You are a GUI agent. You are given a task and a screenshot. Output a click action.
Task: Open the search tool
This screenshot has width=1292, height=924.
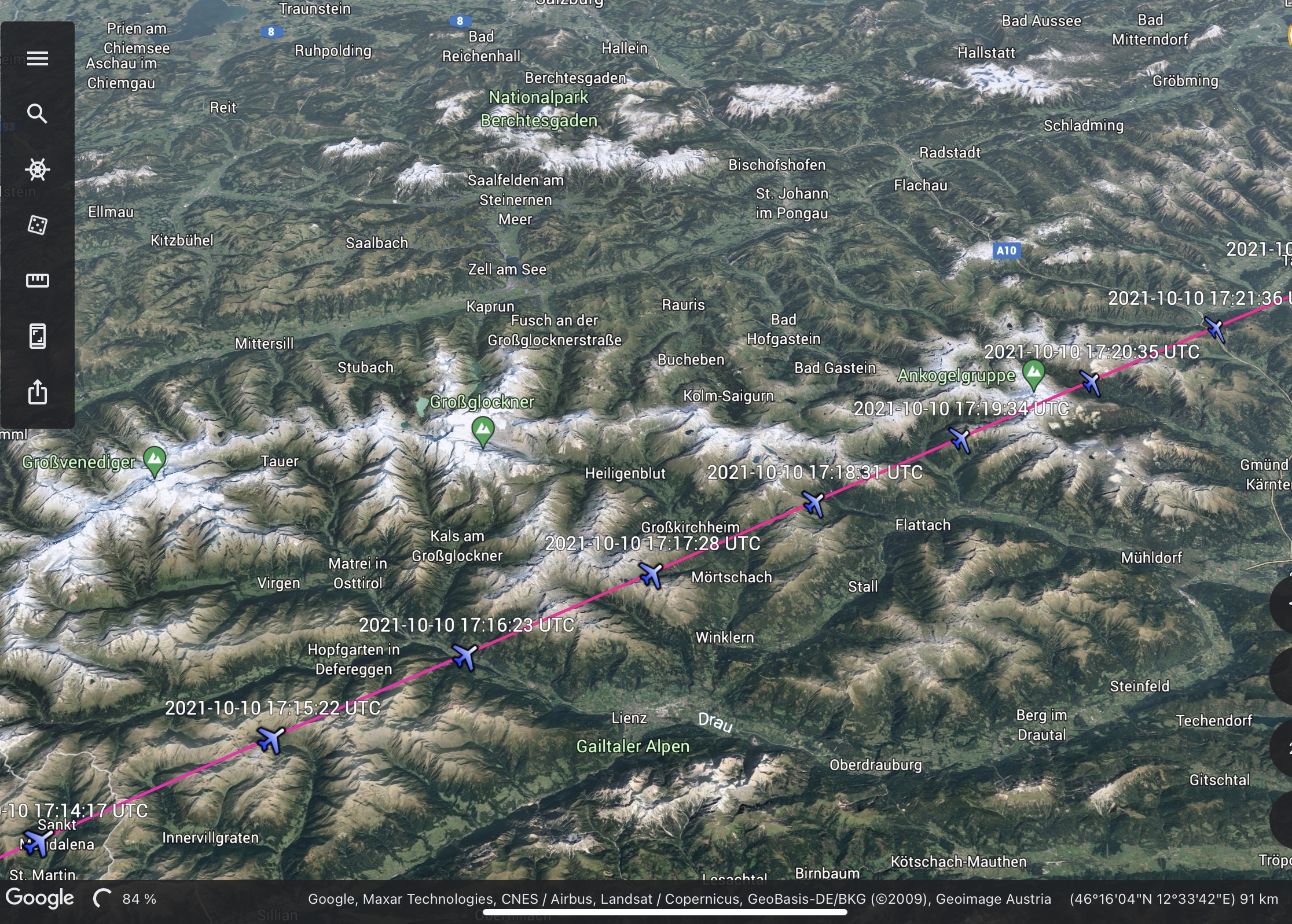coord(38,114)
